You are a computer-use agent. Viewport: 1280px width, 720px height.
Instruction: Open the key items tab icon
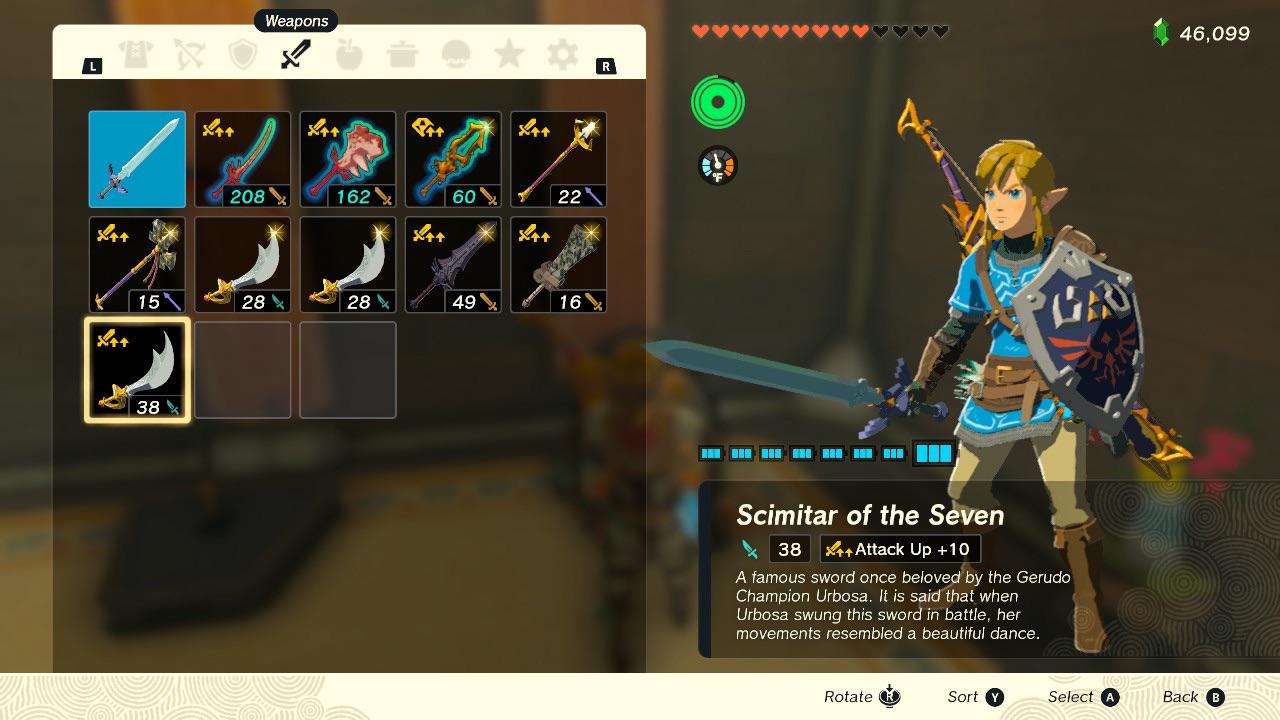(x=456, y=55)
